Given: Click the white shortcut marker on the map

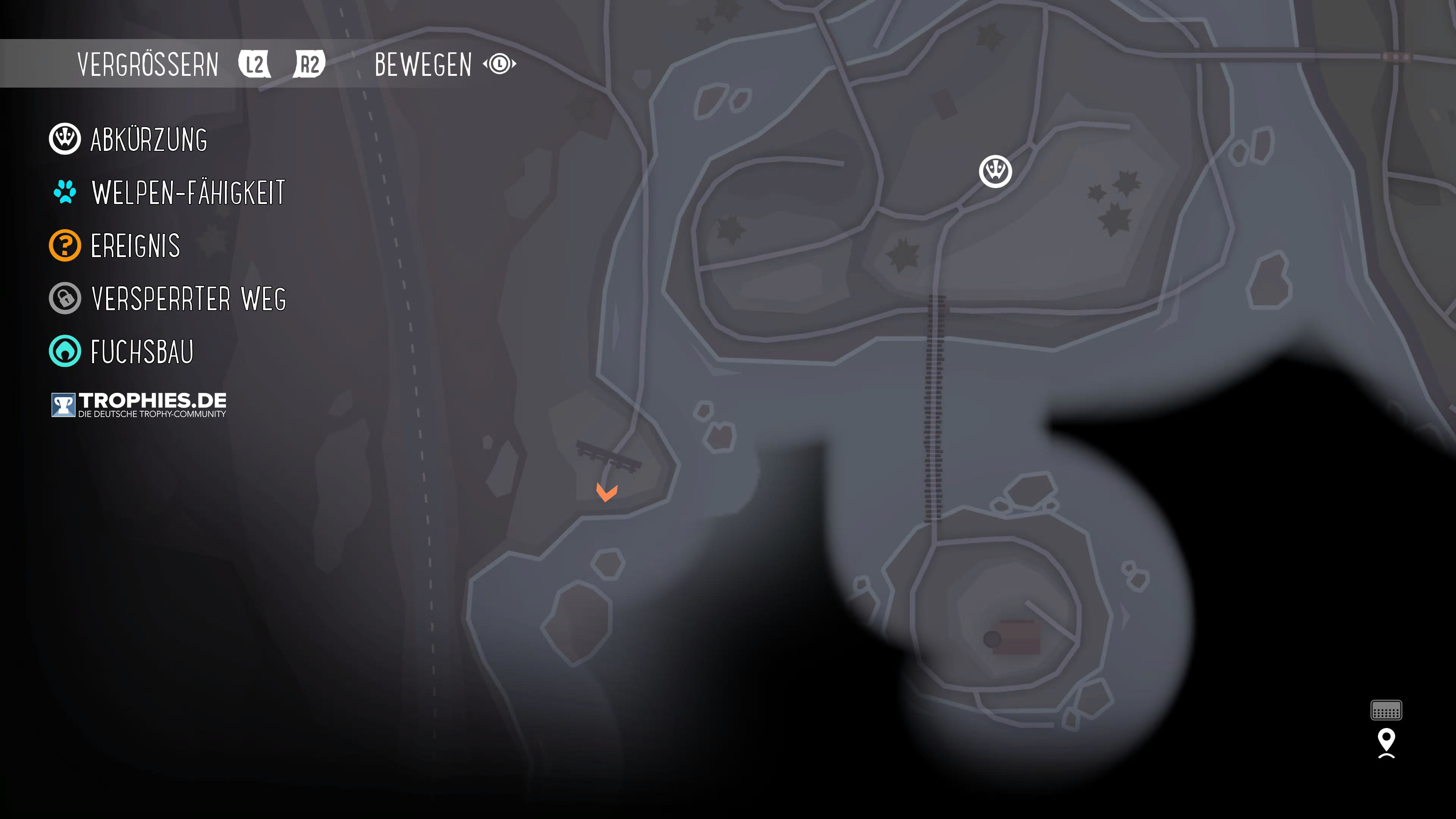Looking at the screenshot, I should tap(996, 171).
